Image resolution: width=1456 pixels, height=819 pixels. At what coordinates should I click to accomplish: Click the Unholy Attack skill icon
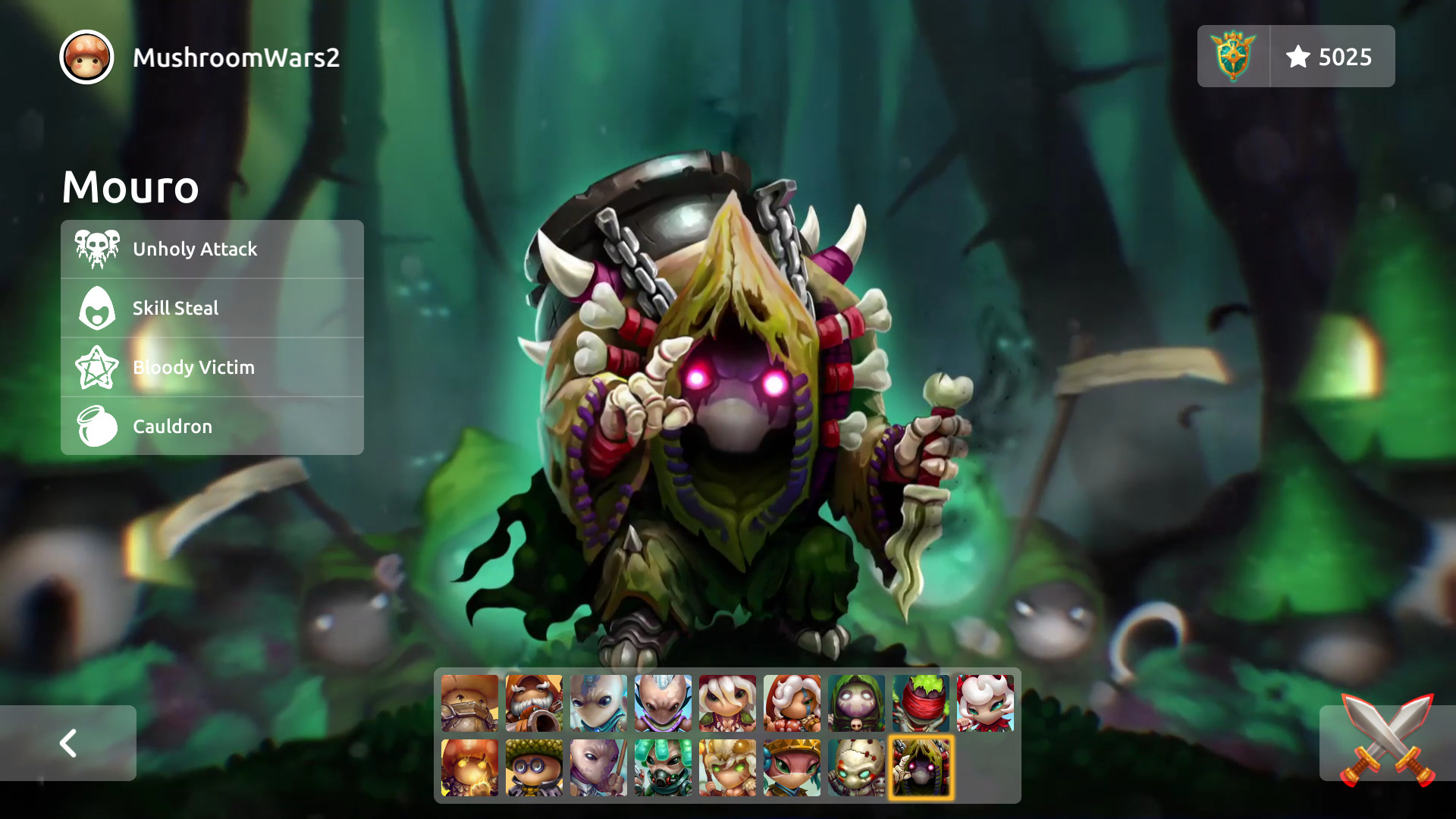click(96, 248)
